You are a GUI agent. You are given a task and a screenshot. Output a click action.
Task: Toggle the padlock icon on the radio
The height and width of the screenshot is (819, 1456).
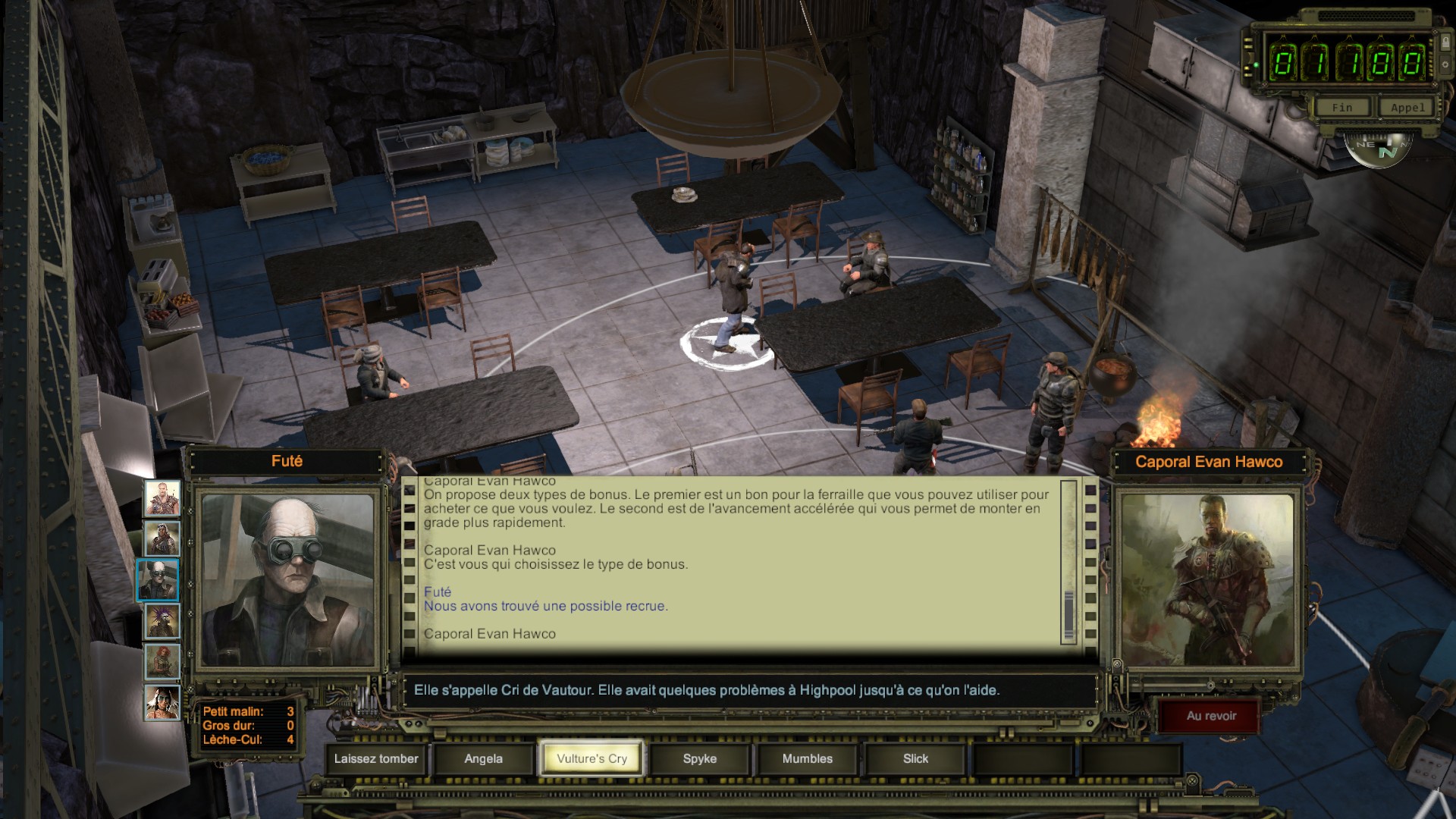[1445, 42]
